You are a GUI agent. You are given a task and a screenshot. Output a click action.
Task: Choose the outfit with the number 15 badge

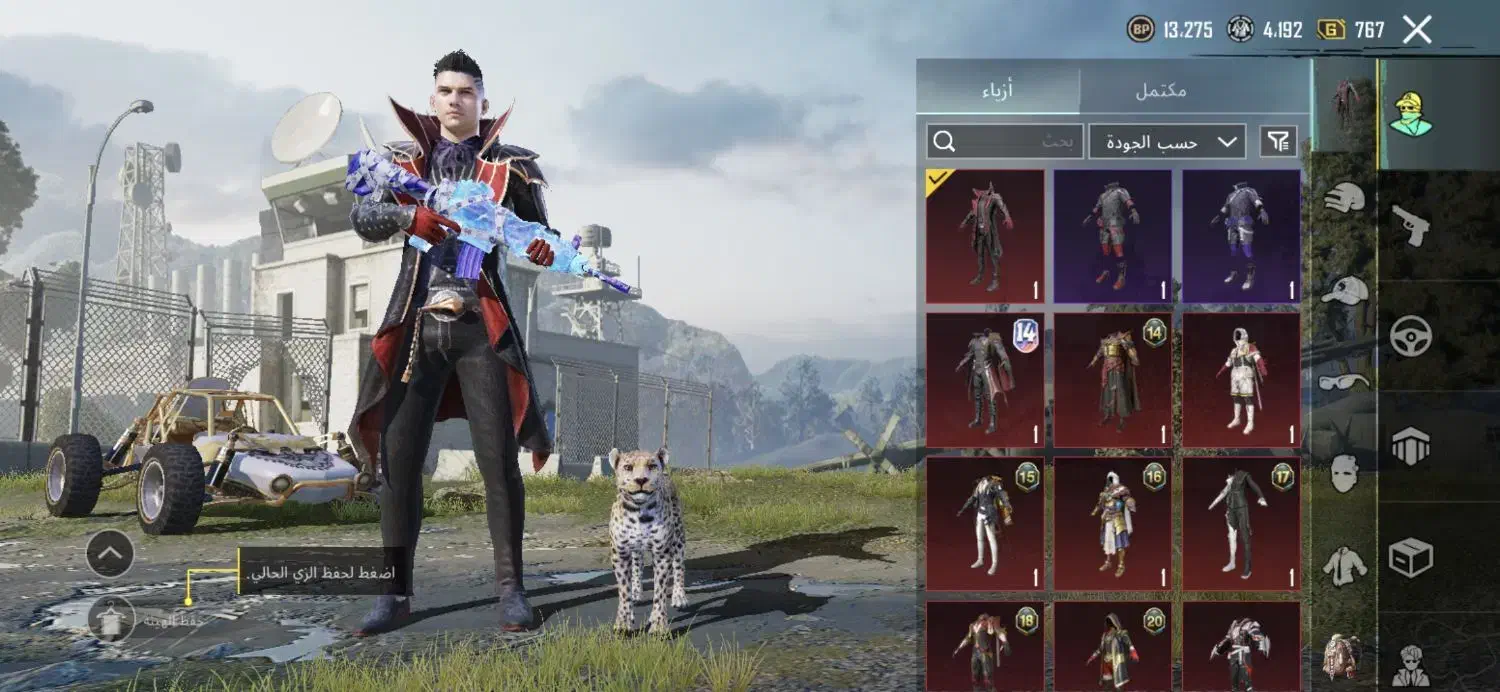pyautogui.click(x=985, y=524)
